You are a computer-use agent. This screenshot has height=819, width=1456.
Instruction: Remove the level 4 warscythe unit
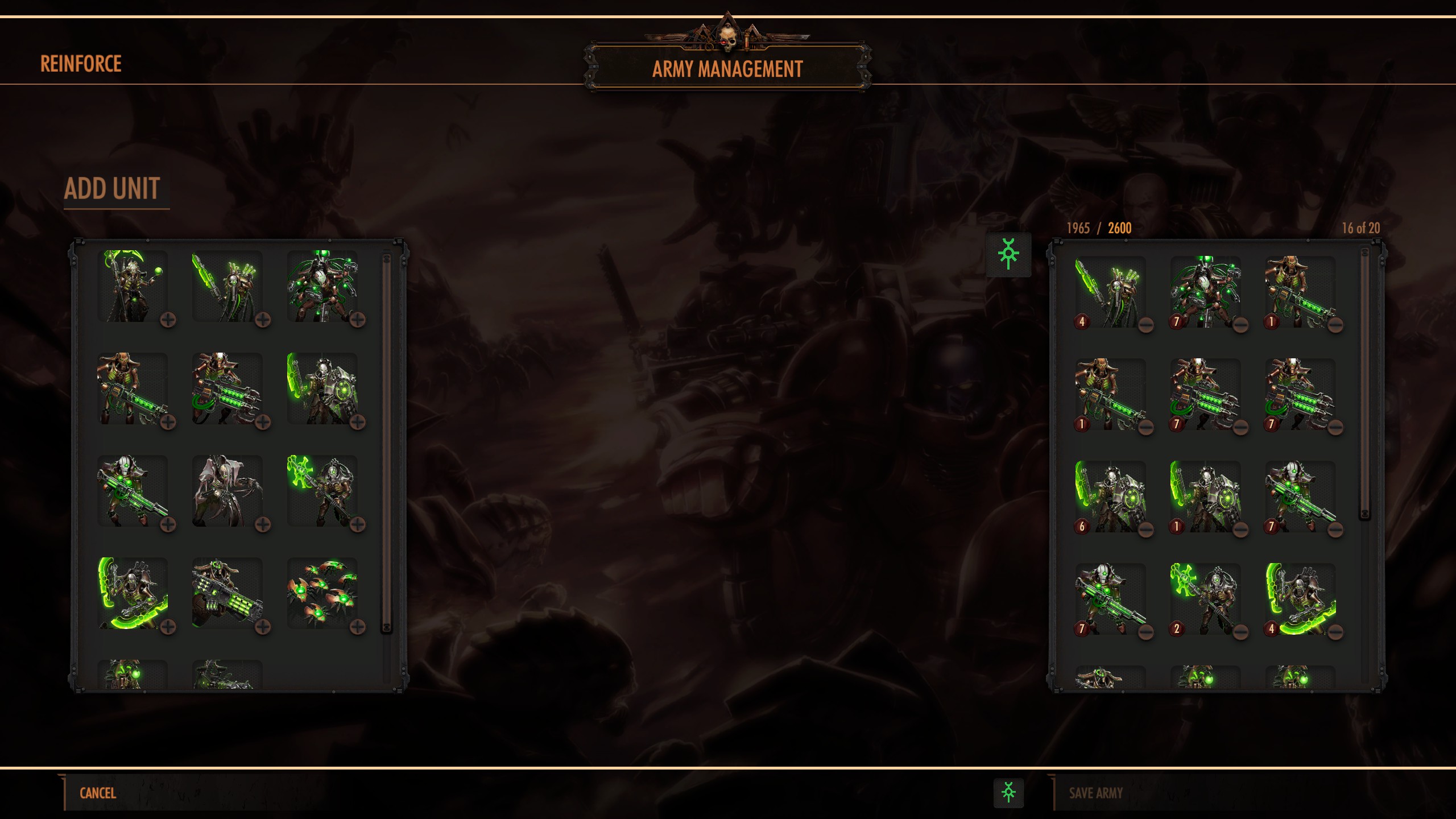coord(1335,632)
